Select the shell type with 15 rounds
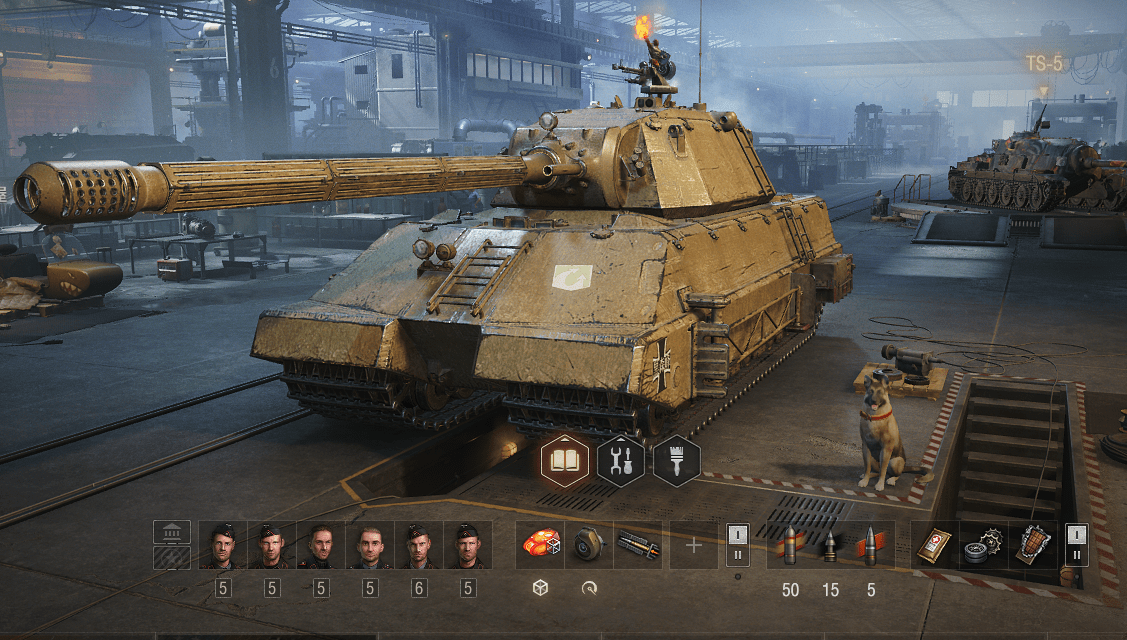1127x640 pixels. 830,547
